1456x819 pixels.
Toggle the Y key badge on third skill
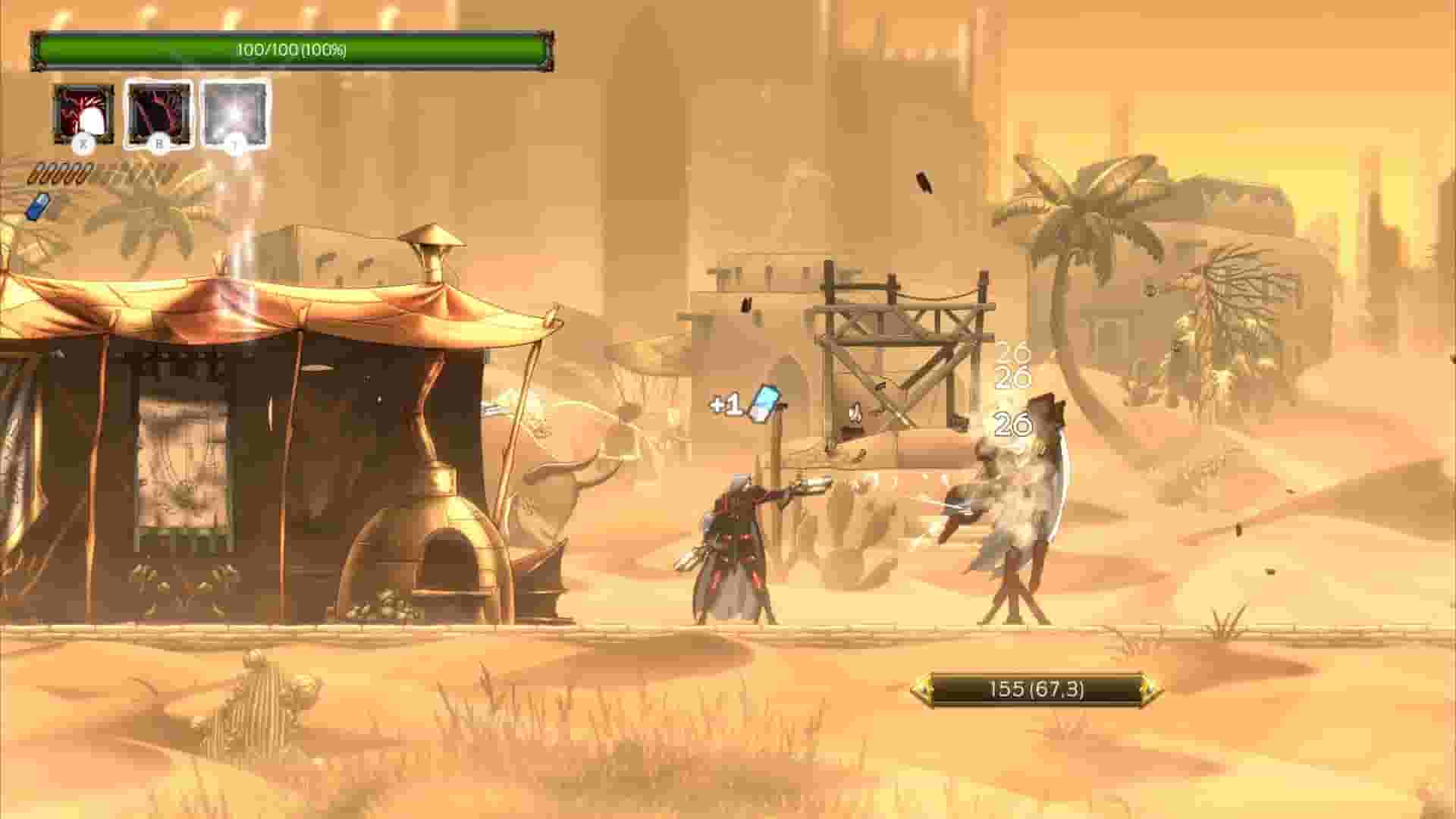(234, 143)
